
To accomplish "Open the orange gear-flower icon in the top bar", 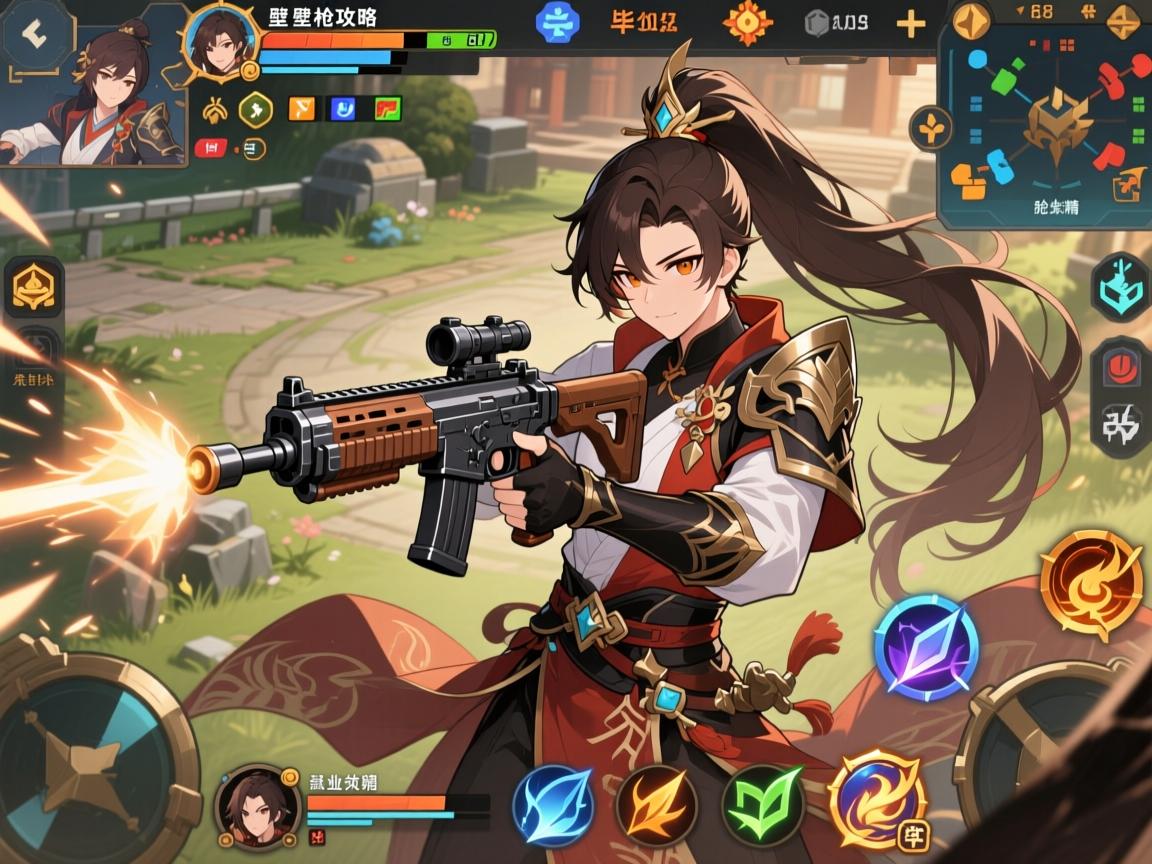I will pos(747,23).
